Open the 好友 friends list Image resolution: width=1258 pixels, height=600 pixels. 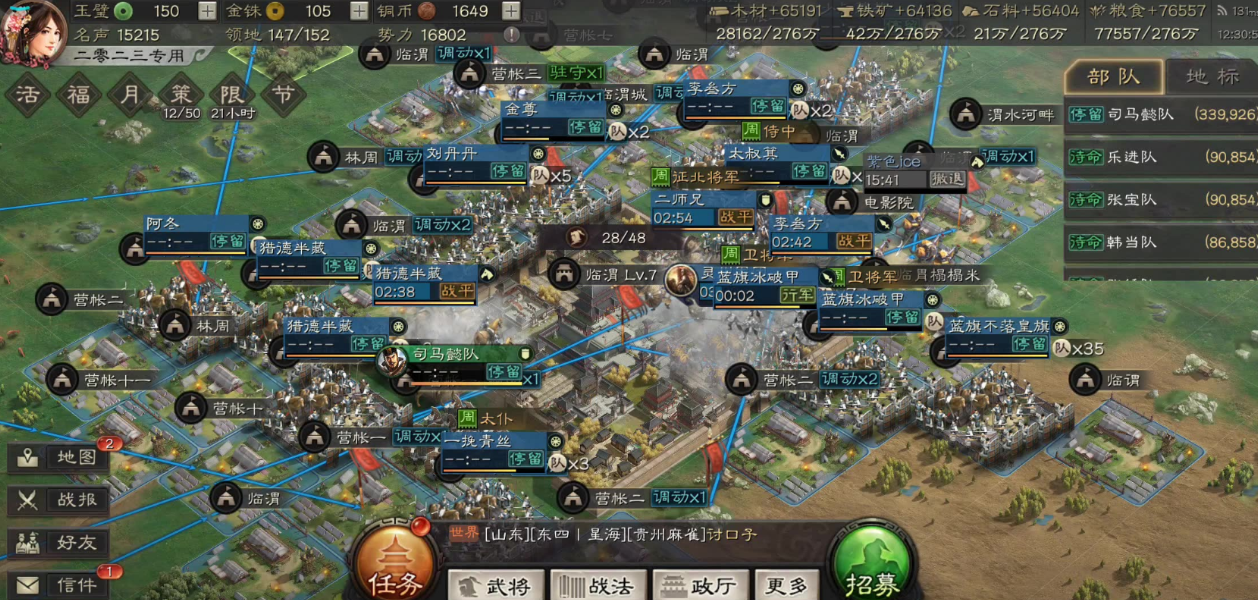[60, 543]
